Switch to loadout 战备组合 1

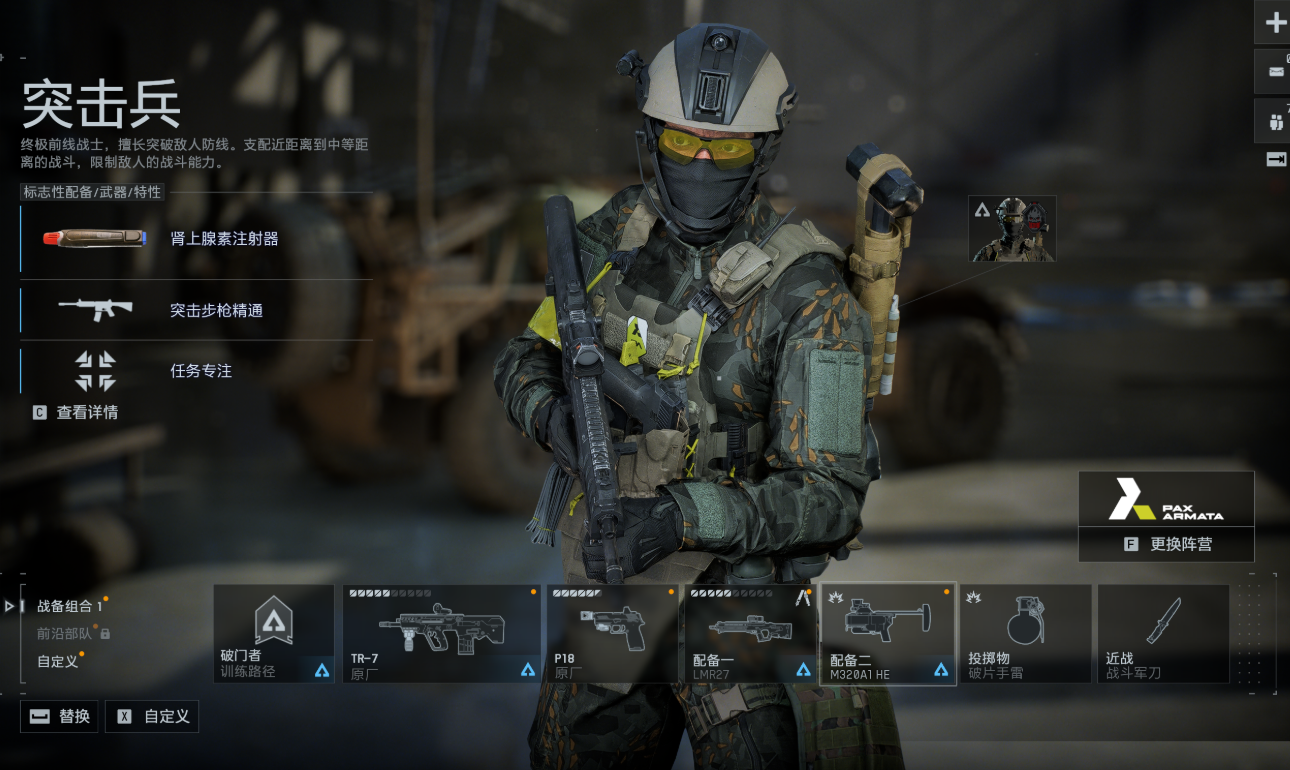[69, 606]
